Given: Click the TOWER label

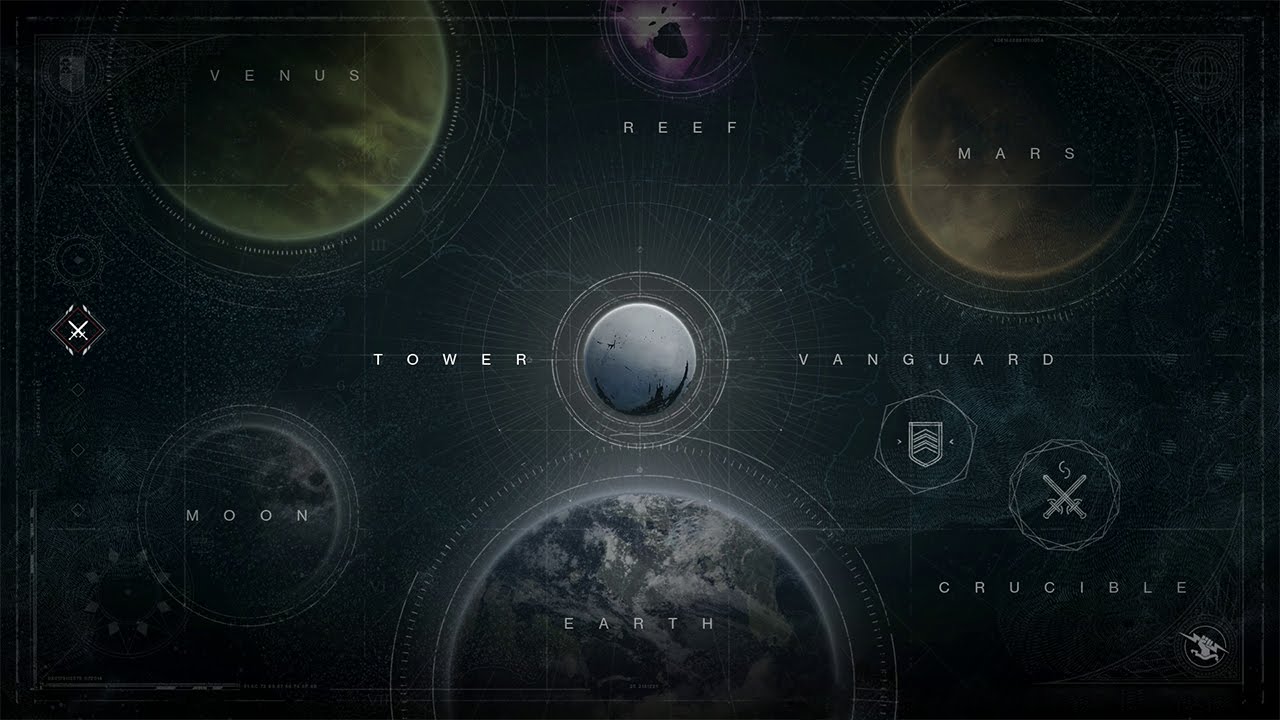Looking at the screenshot, I should [x=450, y=360].
